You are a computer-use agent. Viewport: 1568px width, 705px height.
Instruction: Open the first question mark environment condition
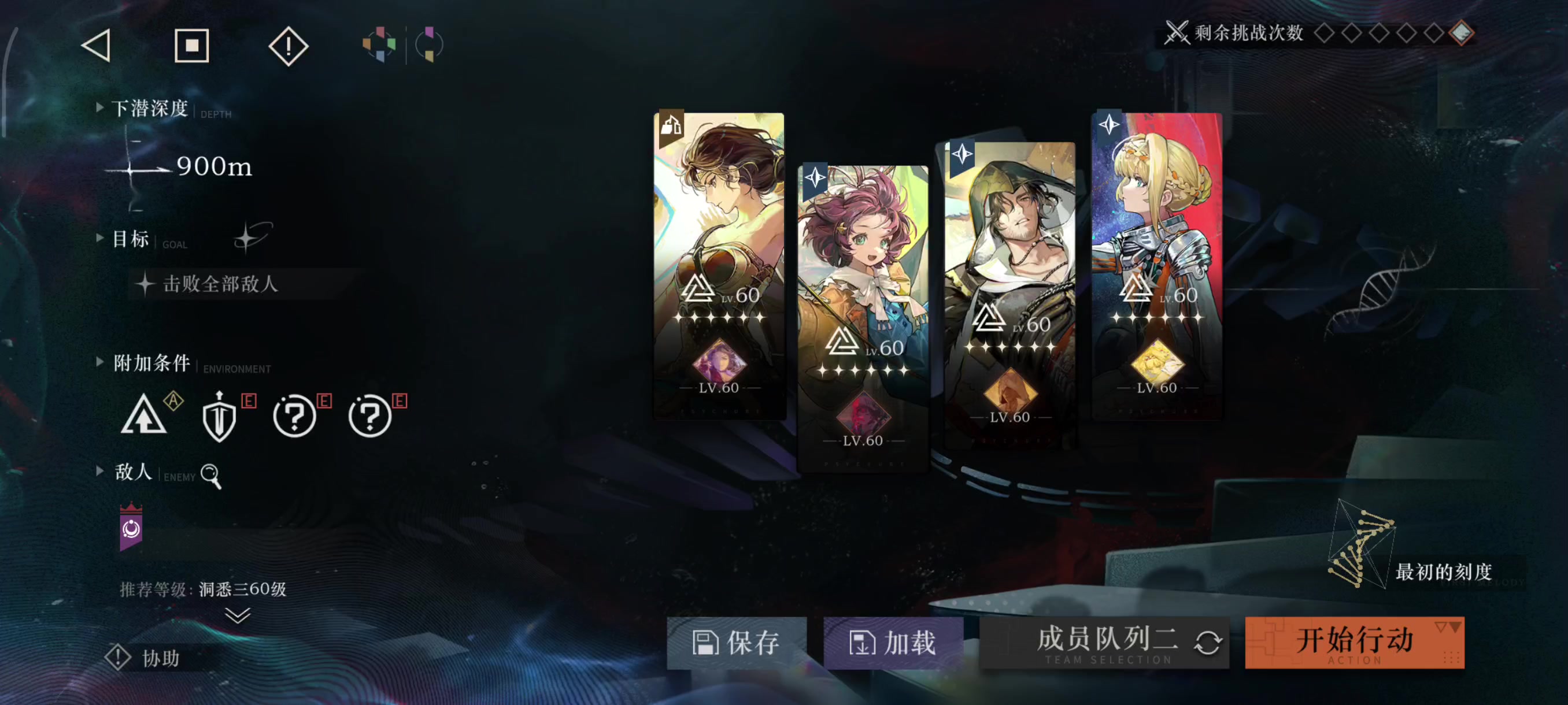[295, 417]
